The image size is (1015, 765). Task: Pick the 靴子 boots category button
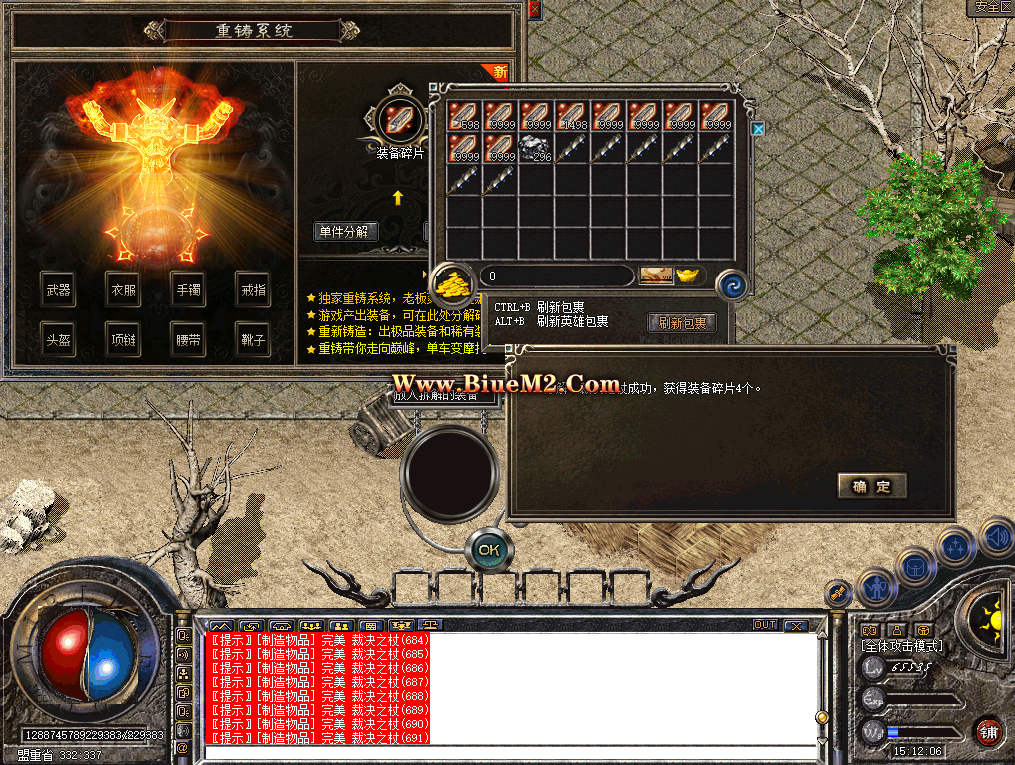[x=252, y=340]
